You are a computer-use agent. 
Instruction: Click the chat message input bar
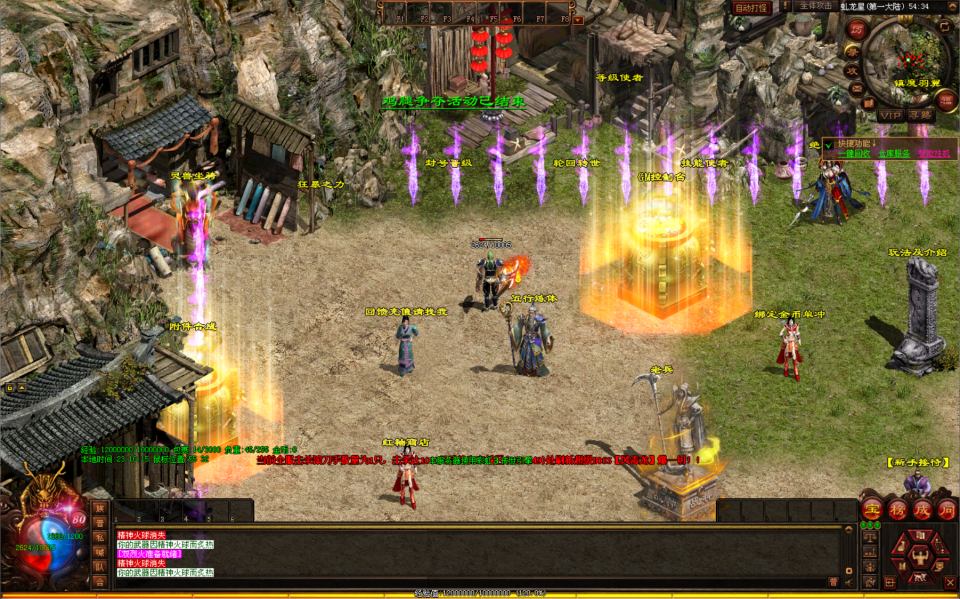click(470, 583)
